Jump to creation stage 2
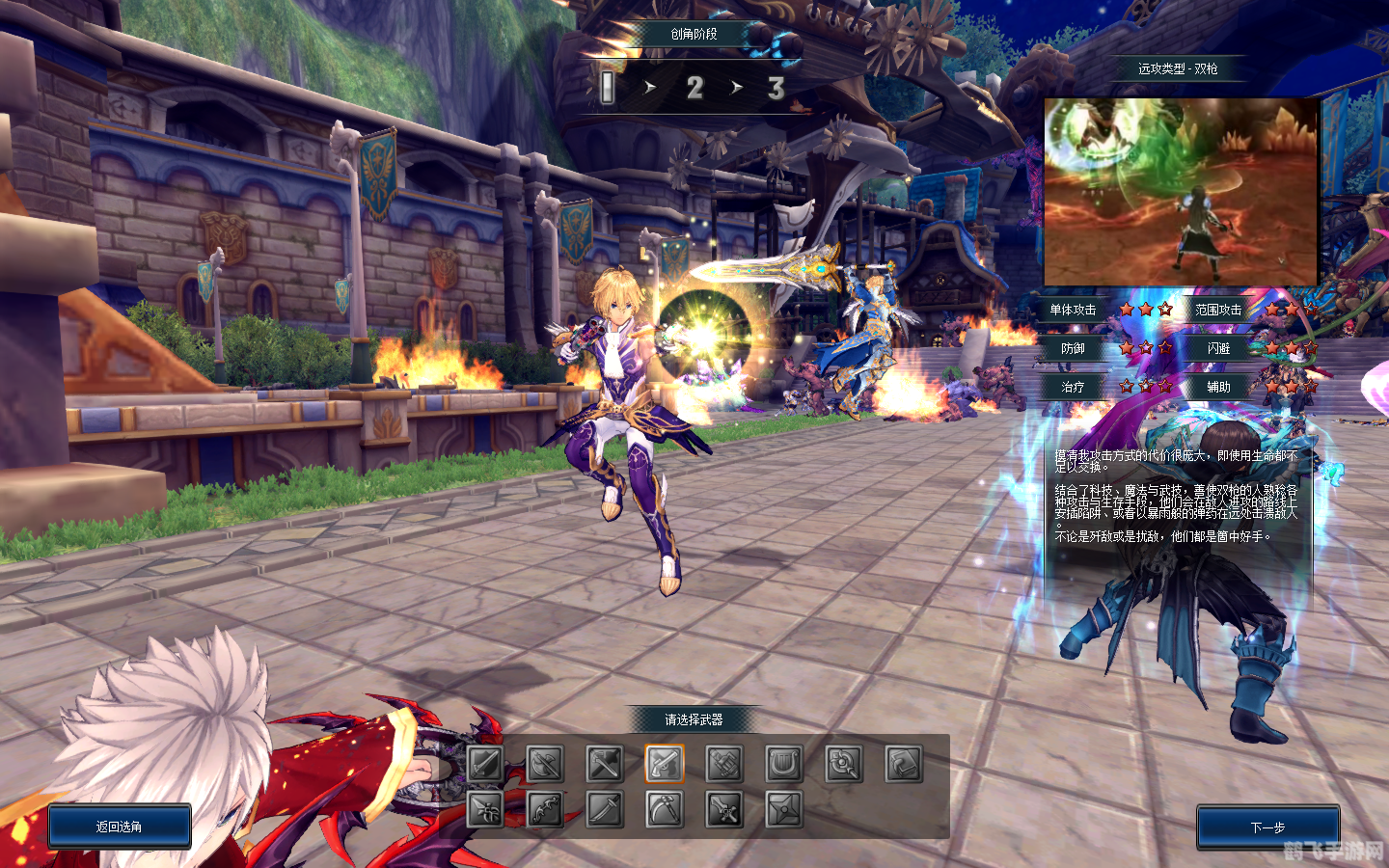The height and width of the screenshot is (868, 1389). point(694,88)
